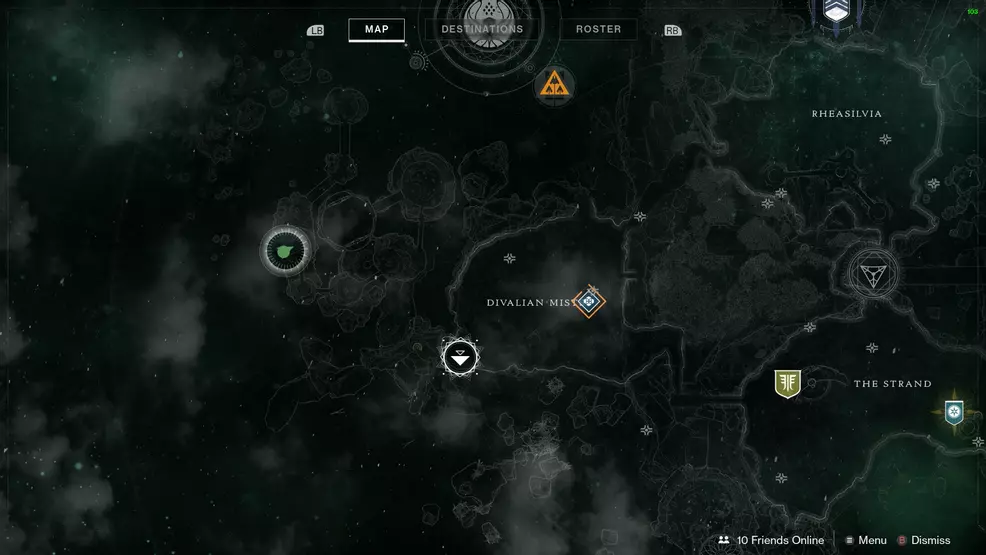The image size is (986, 555).
Task: Open the chevron shield emblem at top
Action: click(836, 9)
